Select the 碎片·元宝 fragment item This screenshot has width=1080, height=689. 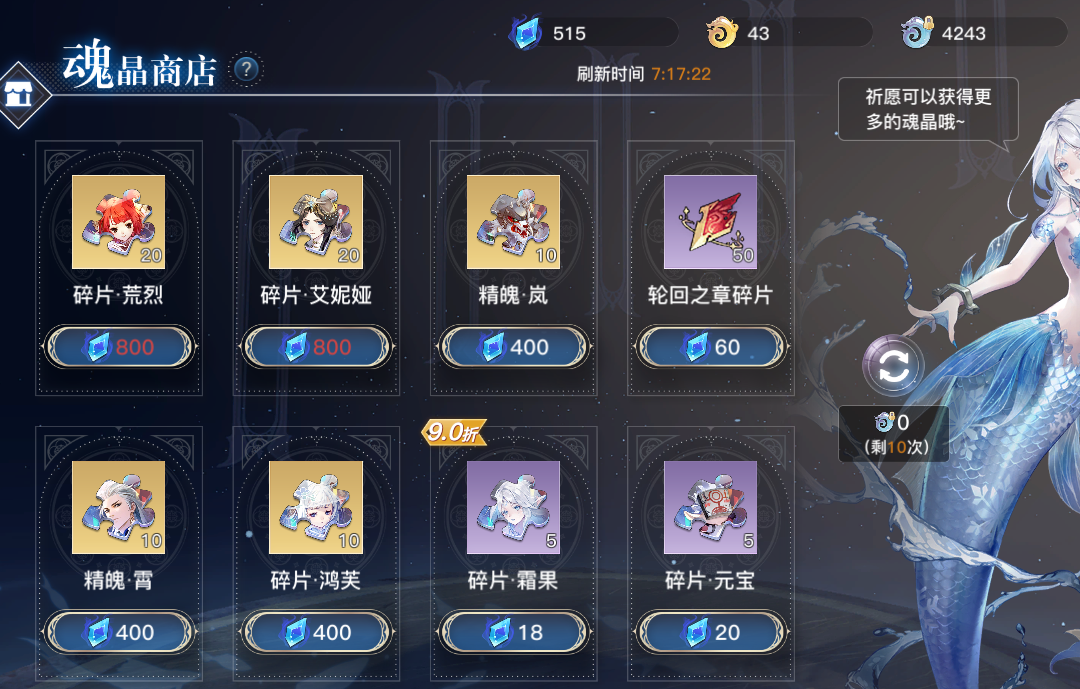point(710,507)
